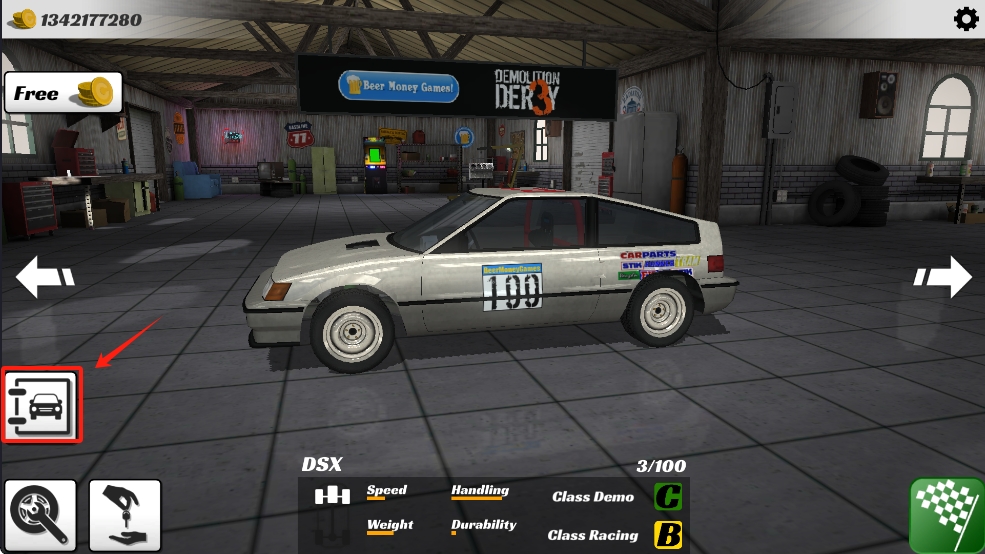Open the car list garage icon
The image size is (985, 554).
41,405
